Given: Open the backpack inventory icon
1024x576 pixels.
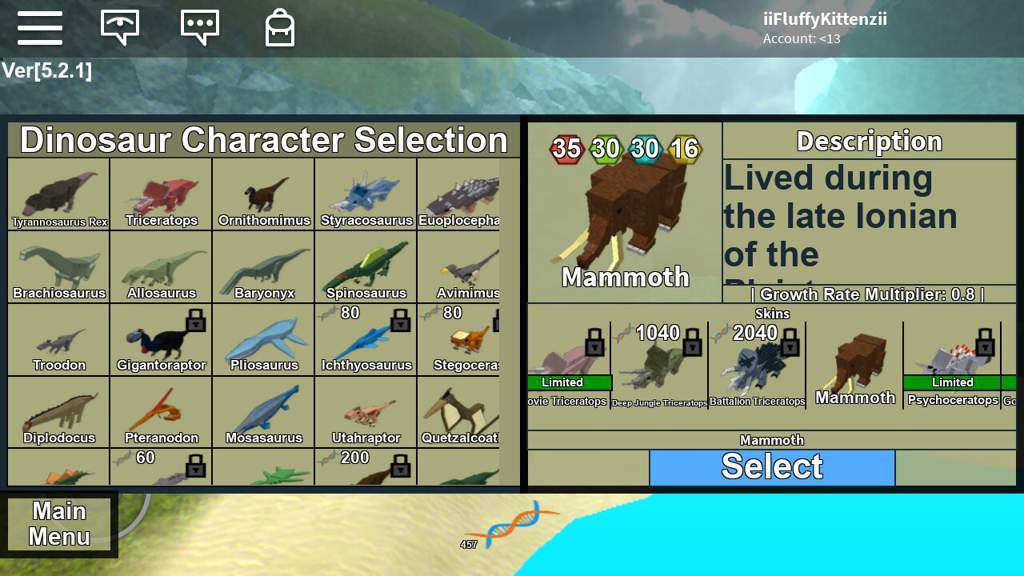Looking at the screenshot, I should pos(280,27).
